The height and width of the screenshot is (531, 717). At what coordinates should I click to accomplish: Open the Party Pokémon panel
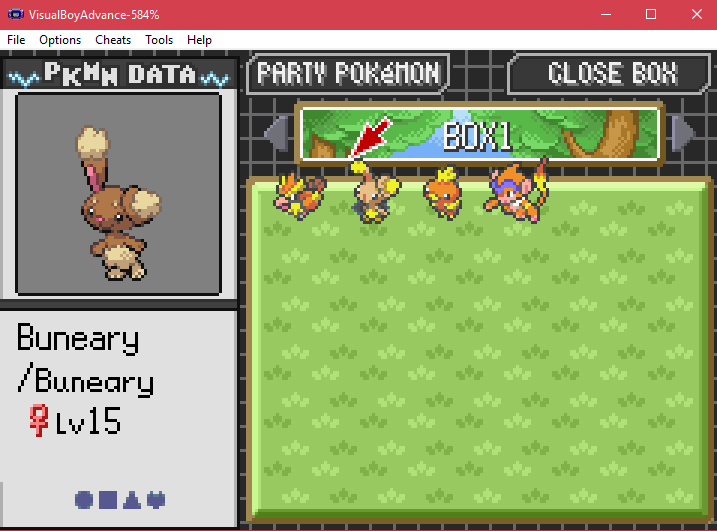(348, 73)
